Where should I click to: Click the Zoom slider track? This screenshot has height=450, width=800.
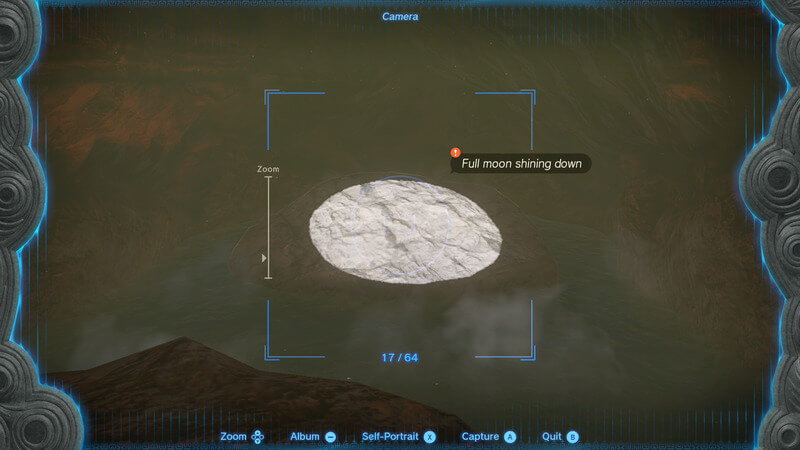(268, 227)
